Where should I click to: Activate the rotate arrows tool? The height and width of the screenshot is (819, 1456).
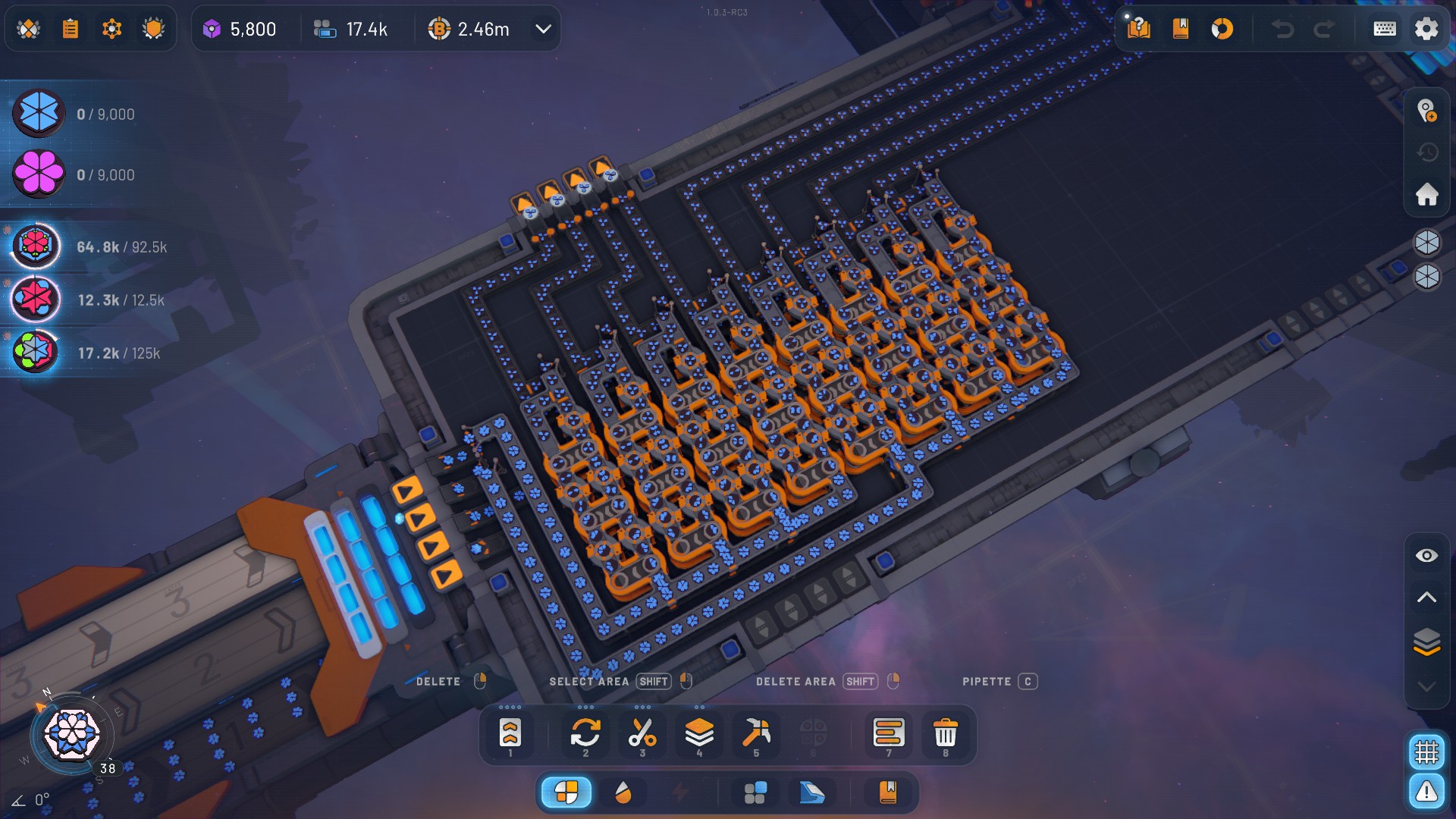(585, 733)
